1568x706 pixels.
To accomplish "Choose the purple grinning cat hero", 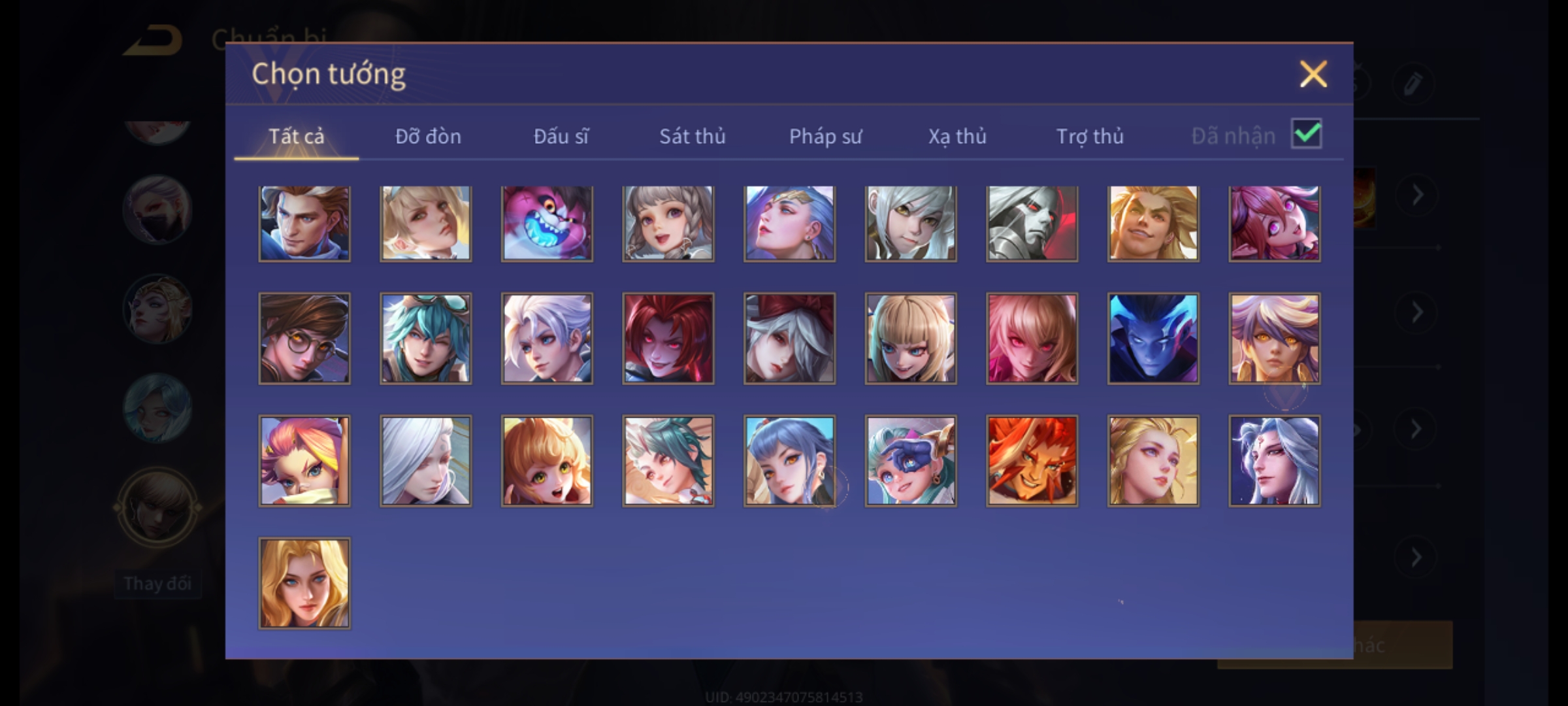I will 547,224.
